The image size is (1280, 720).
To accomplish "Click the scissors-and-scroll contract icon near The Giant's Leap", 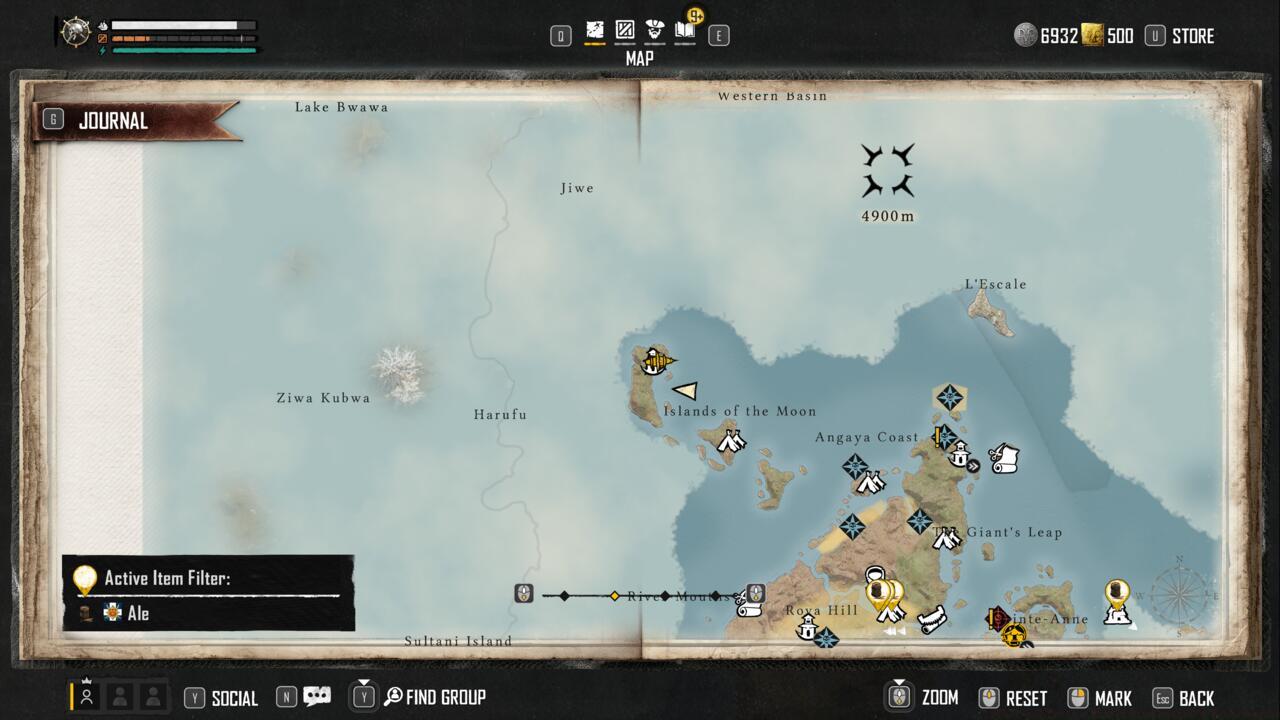I will point(1004,458).
